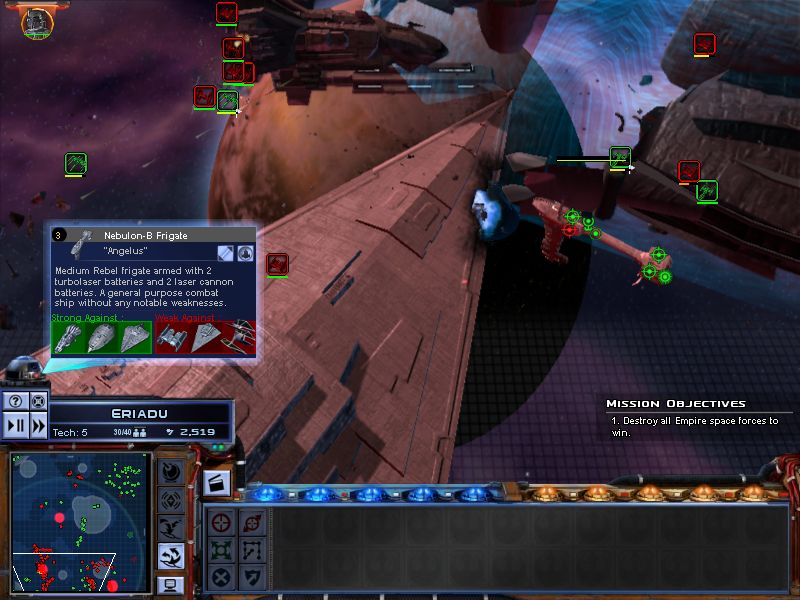Viewport: 800px width, 600px height.
Task: Activate the fast forward button
Action: [x=38, y=424]
